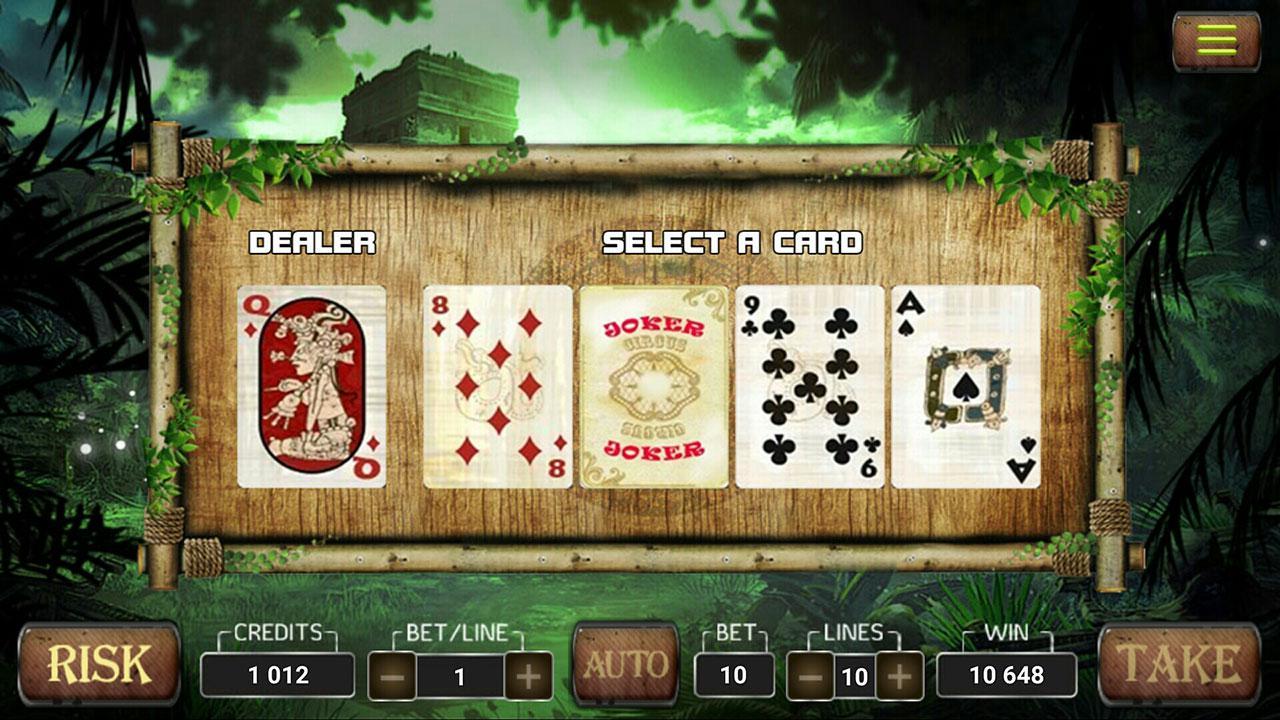Select the Joker Circus card

pos(653,385)
